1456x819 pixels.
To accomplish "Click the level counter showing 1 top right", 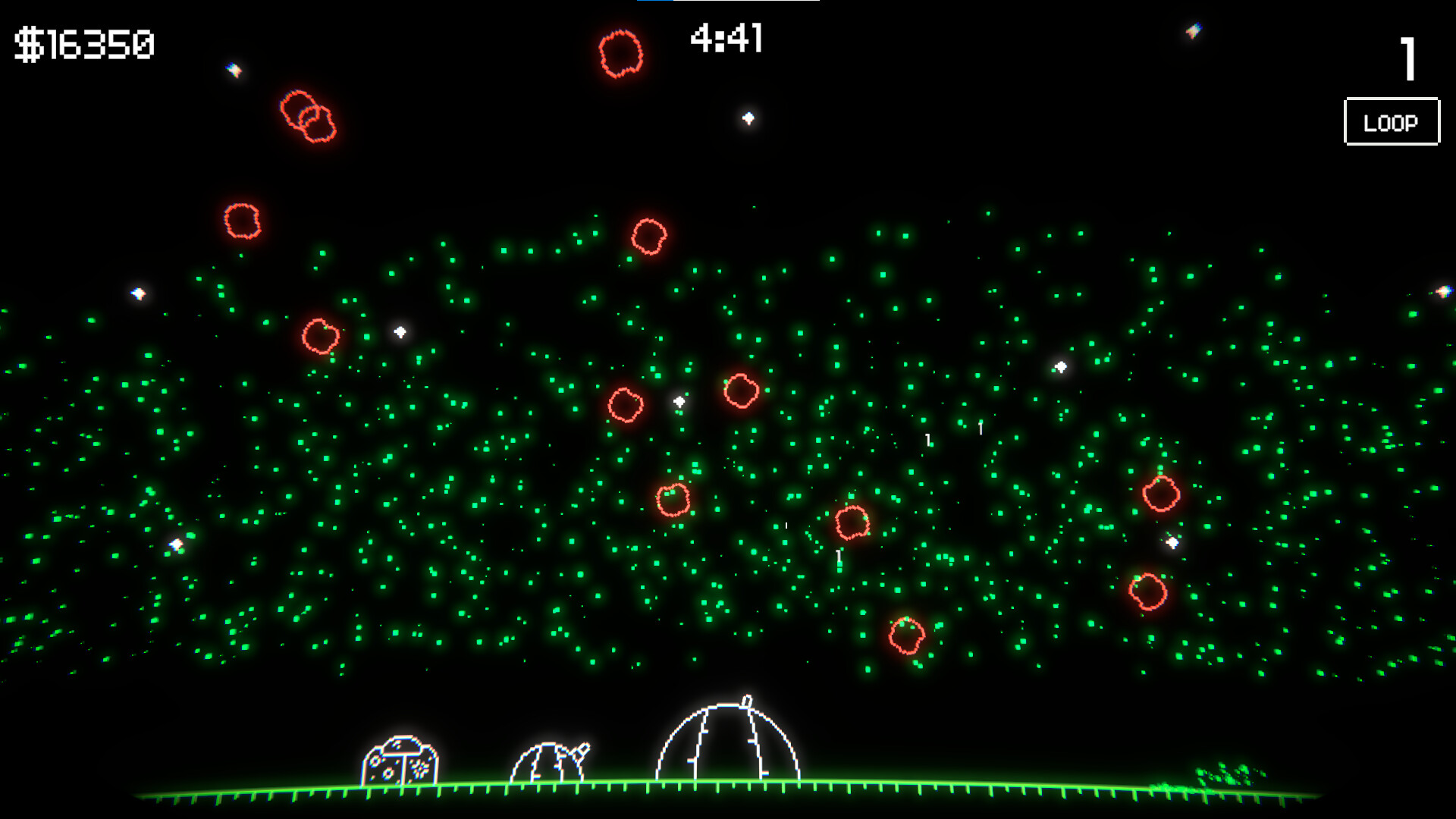I will point(1408,61).
